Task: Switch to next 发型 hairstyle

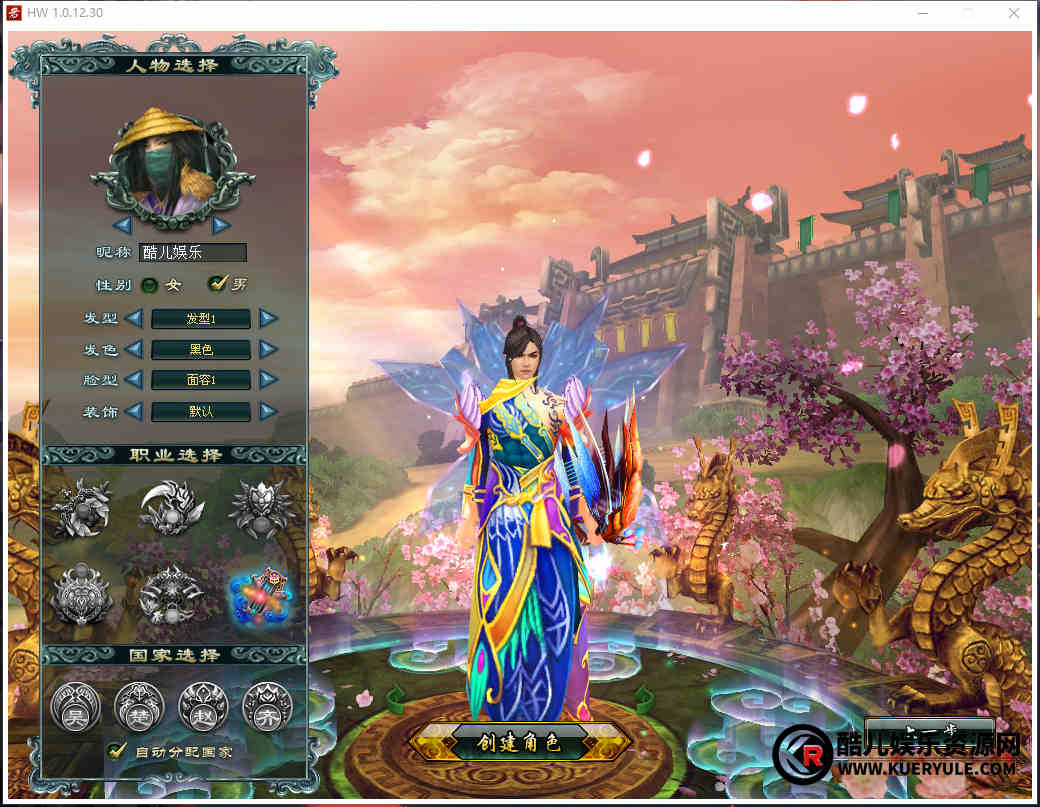Action: point(268,319)
